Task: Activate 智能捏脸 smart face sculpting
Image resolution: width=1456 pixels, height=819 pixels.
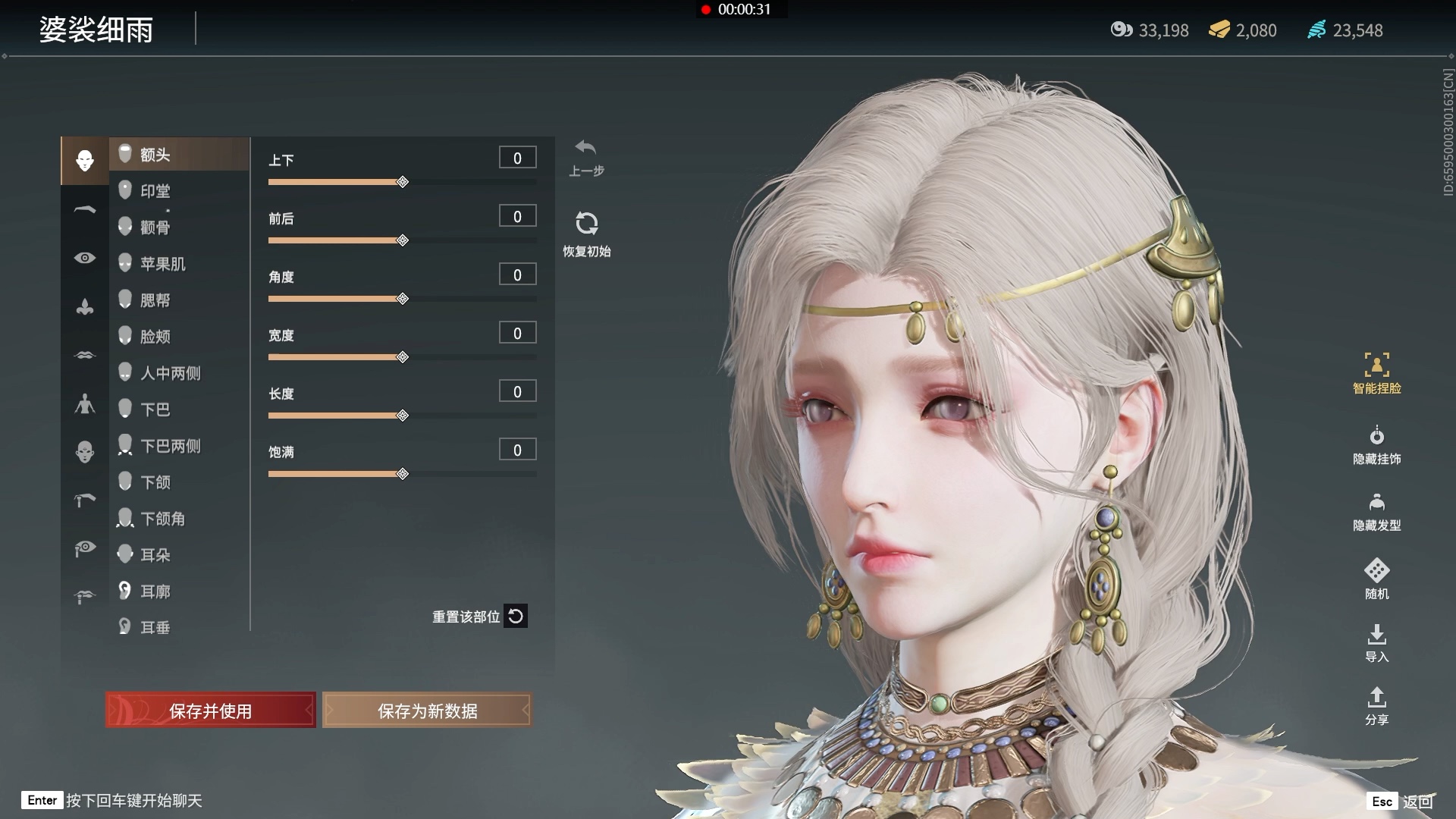Action: pyautogui.click(x=1376, y=372)
